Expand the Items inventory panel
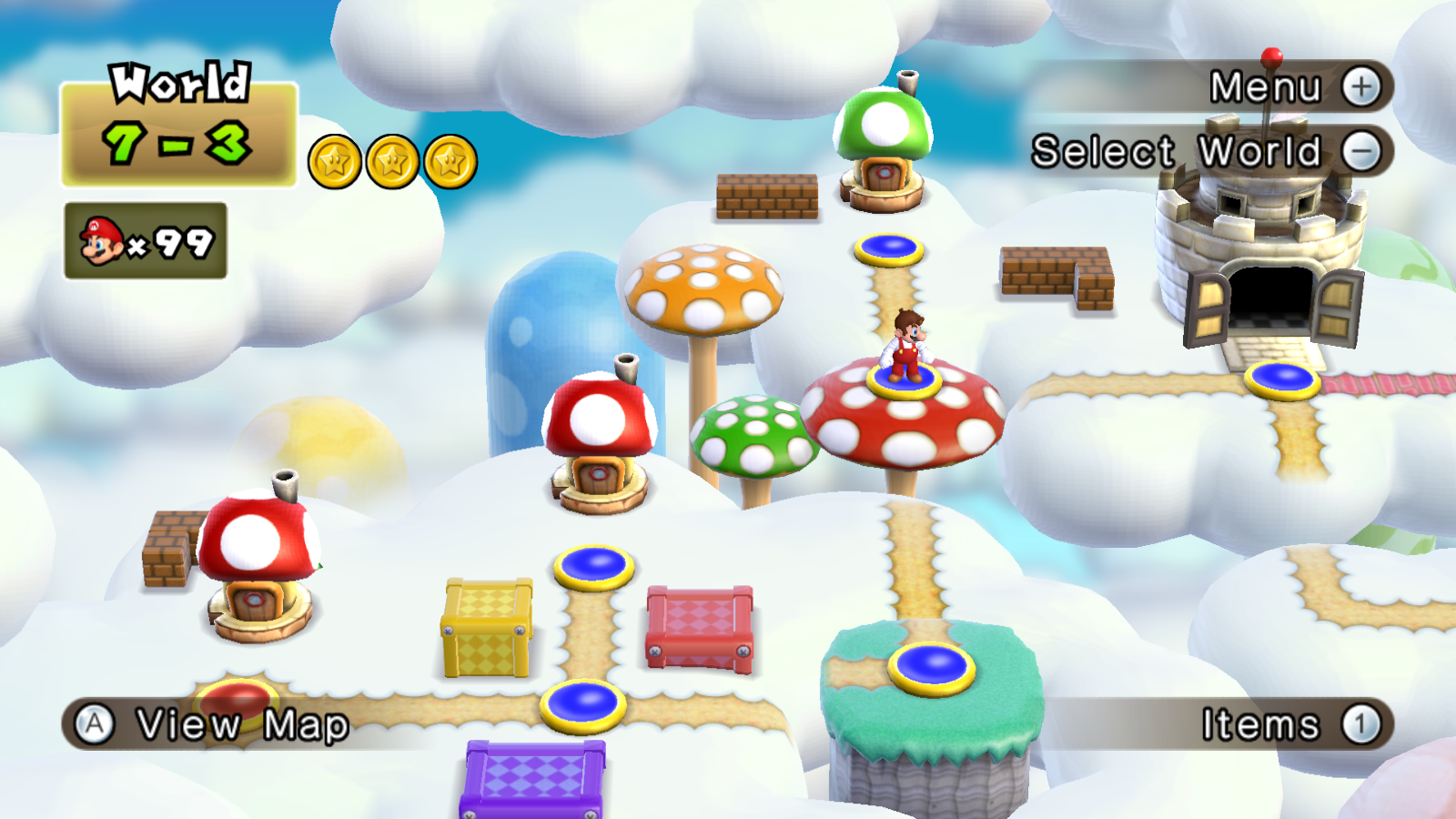 [x=1359, y=723]
